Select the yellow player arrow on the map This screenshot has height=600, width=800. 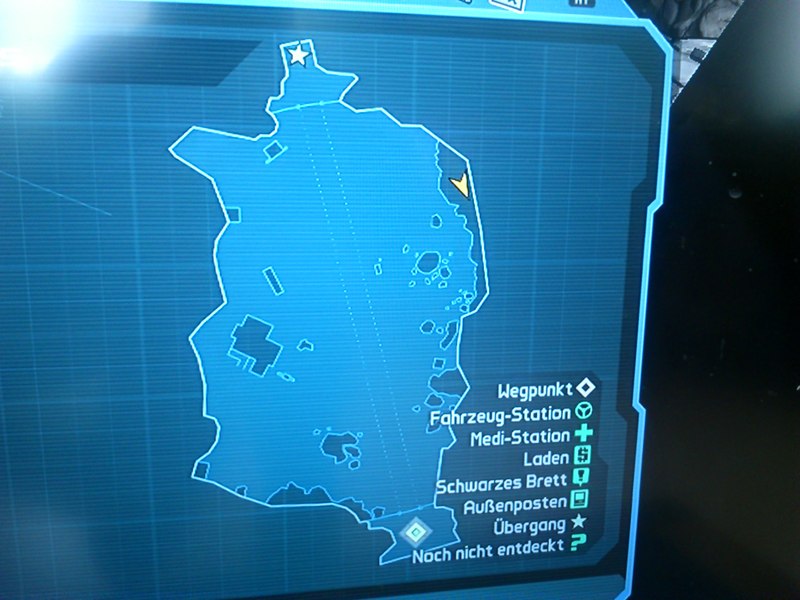460,185
